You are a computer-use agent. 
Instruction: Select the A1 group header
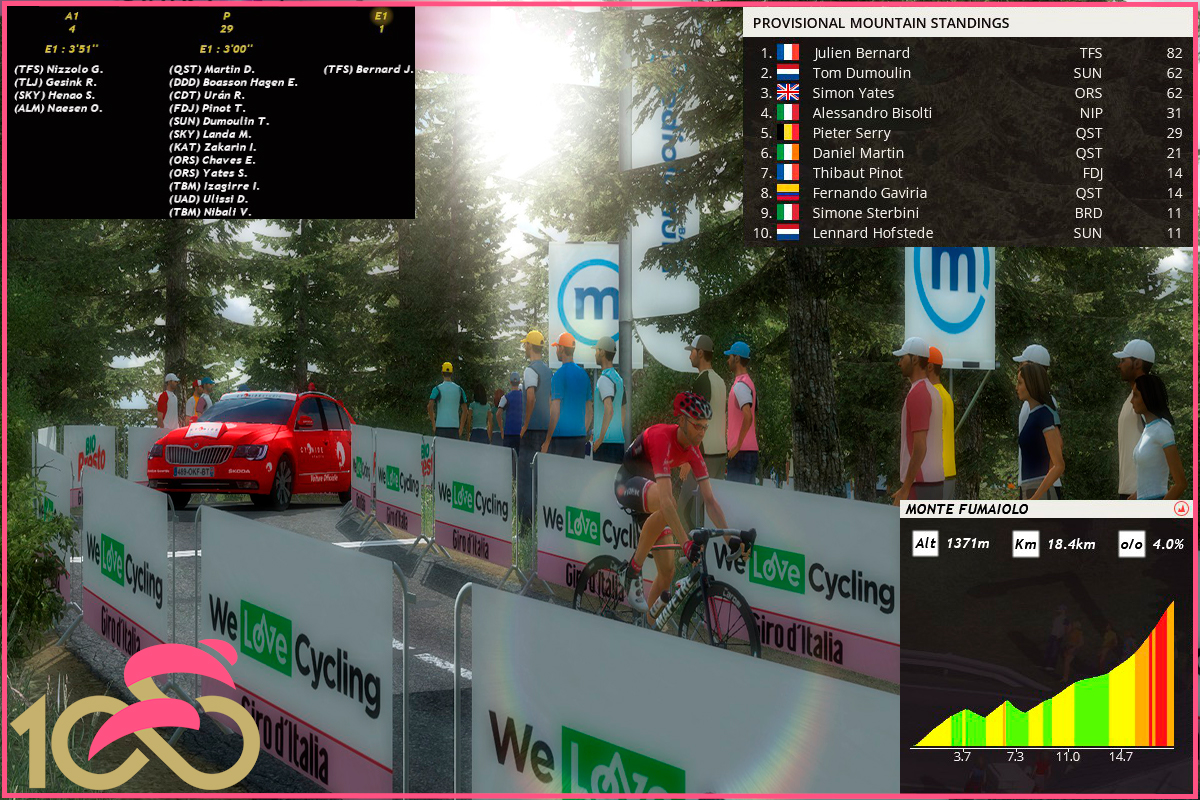click(70, 16)
